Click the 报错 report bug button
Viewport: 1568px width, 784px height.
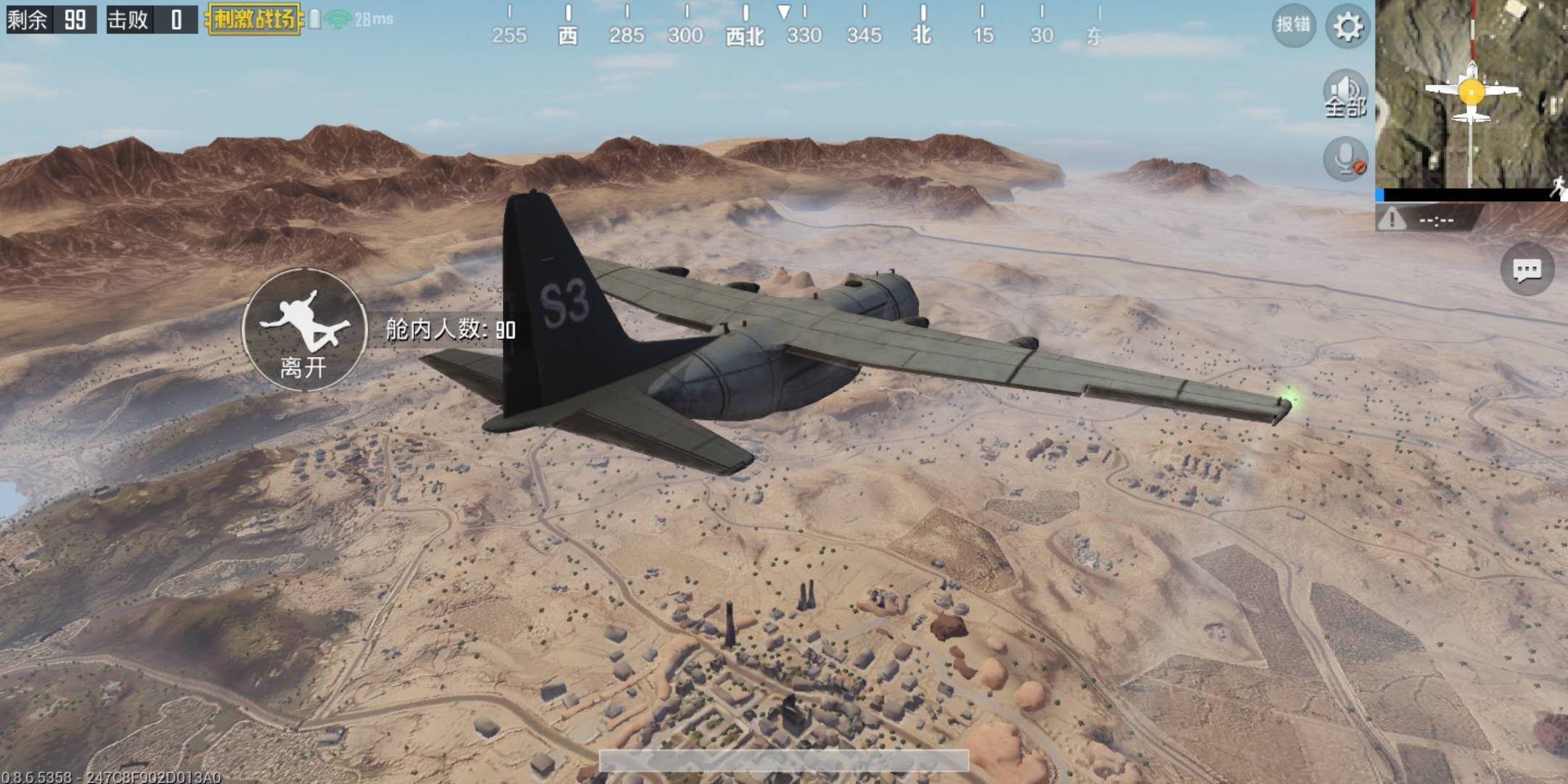(x=1294, y=25)
